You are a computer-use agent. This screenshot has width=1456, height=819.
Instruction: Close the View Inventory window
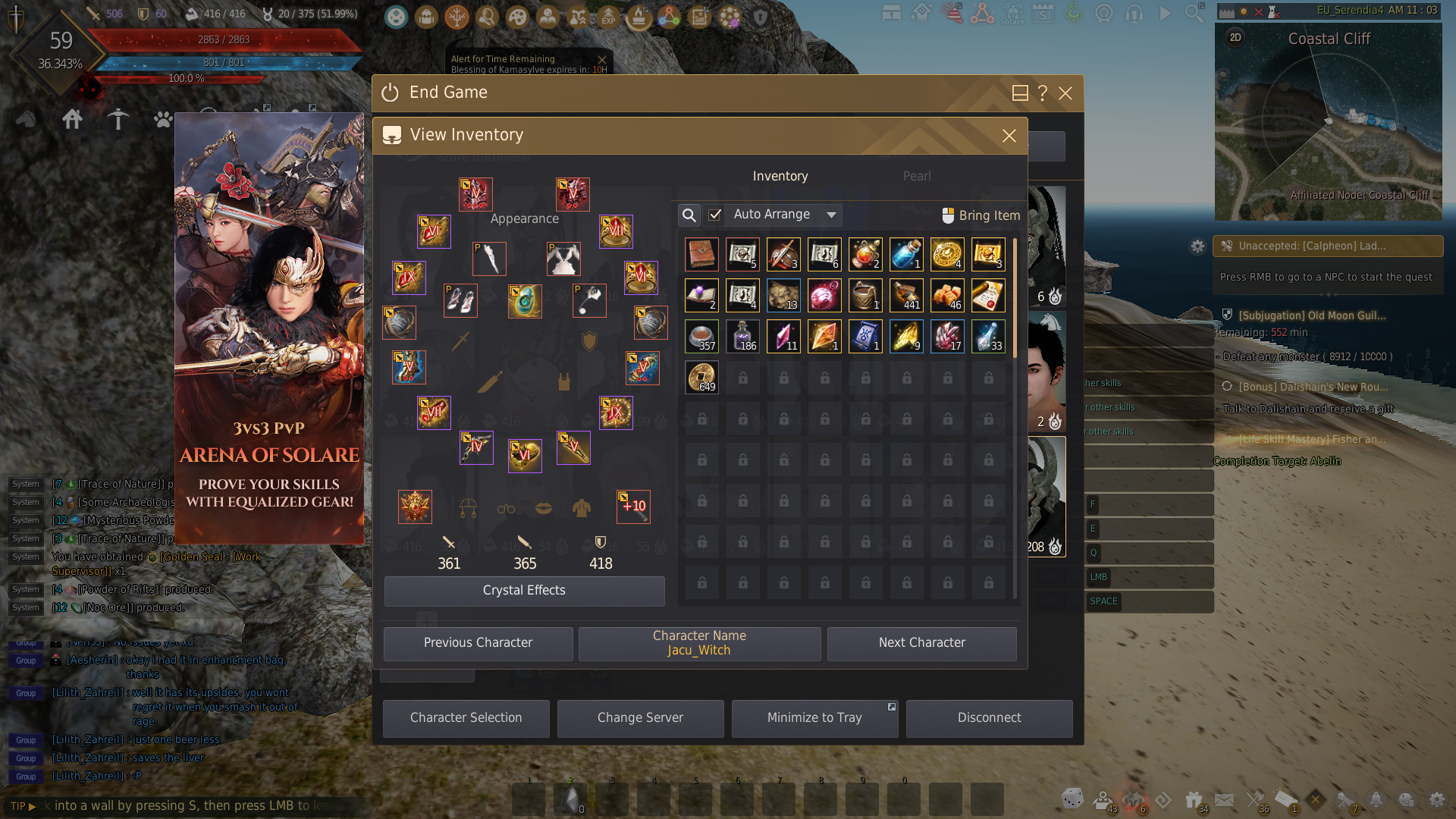(x=1009, y=136)
